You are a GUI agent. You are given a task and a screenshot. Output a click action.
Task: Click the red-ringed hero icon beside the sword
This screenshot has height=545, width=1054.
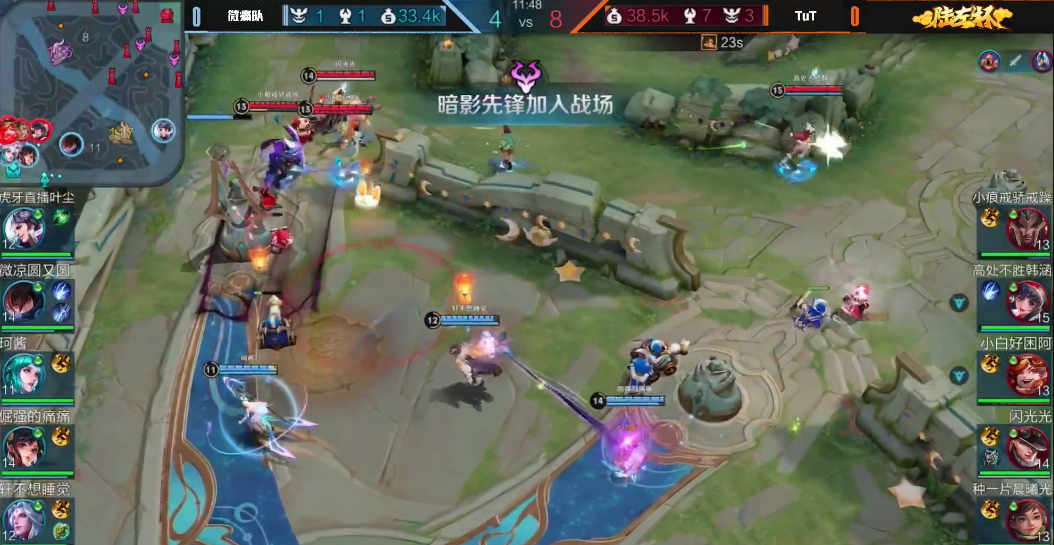[x=1041, y=61]
